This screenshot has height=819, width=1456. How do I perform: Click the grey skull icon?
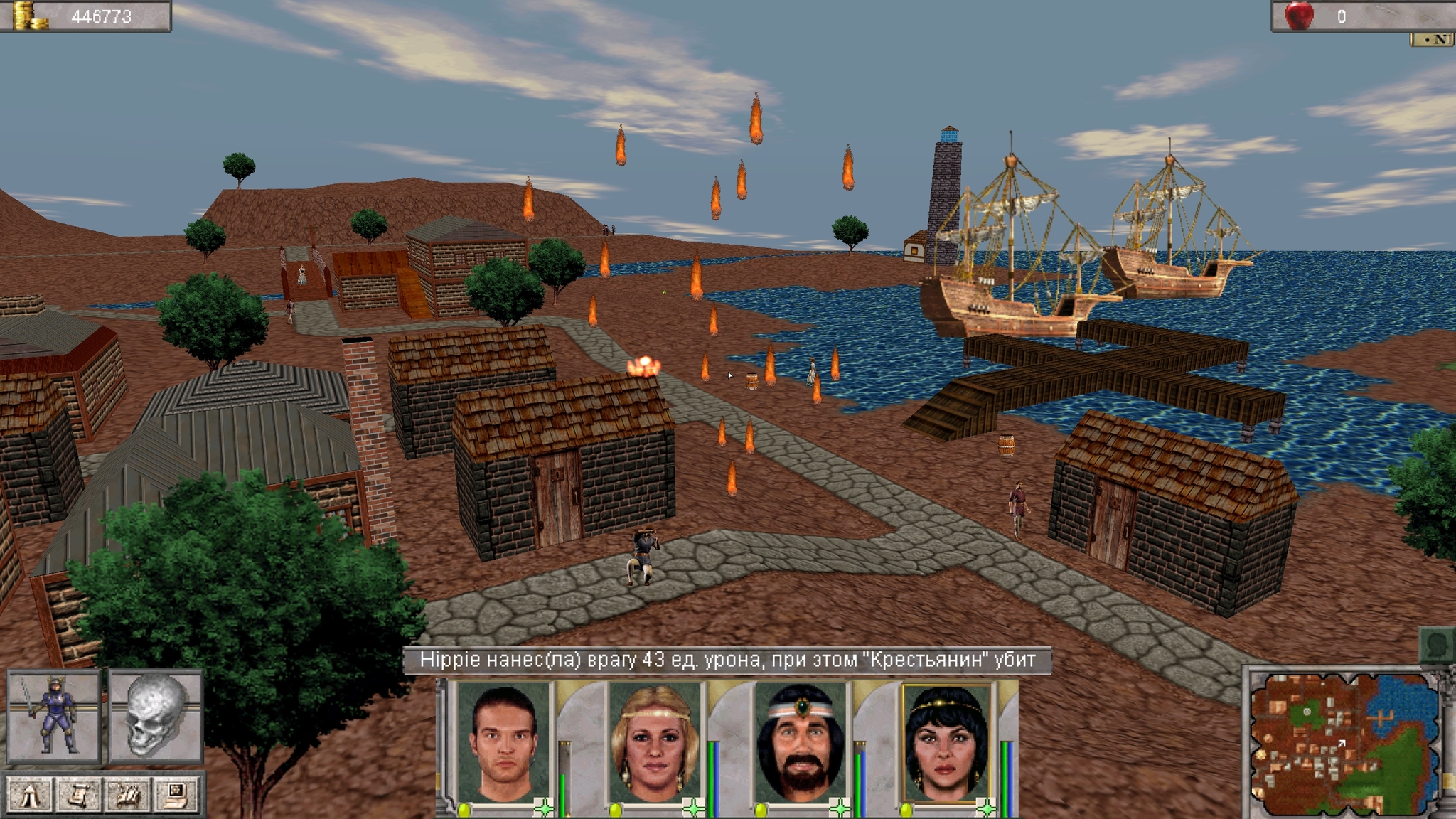(156, 715)
